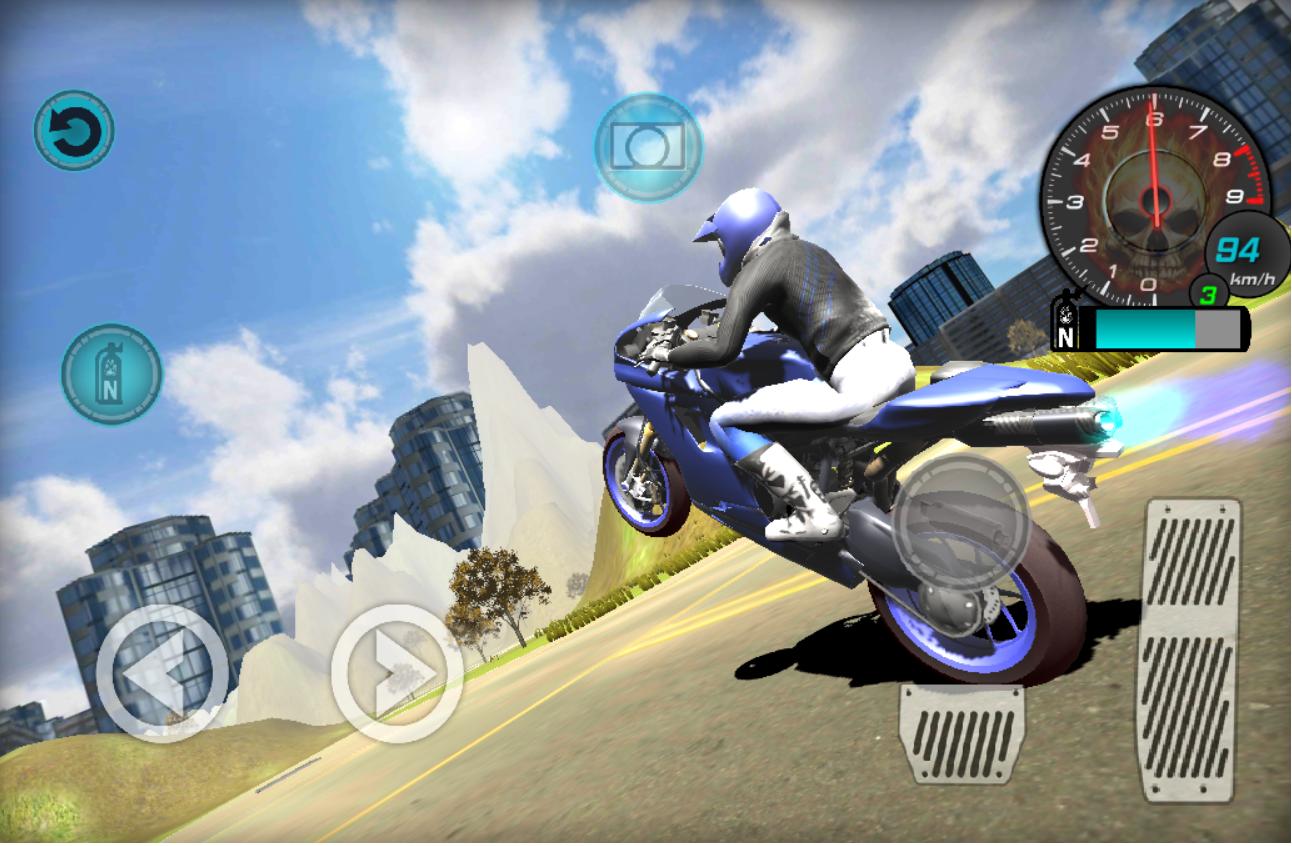The image size is (1292, 846).
Task: Click the circular restart arrow in the corner
Action: pos(75,128)
